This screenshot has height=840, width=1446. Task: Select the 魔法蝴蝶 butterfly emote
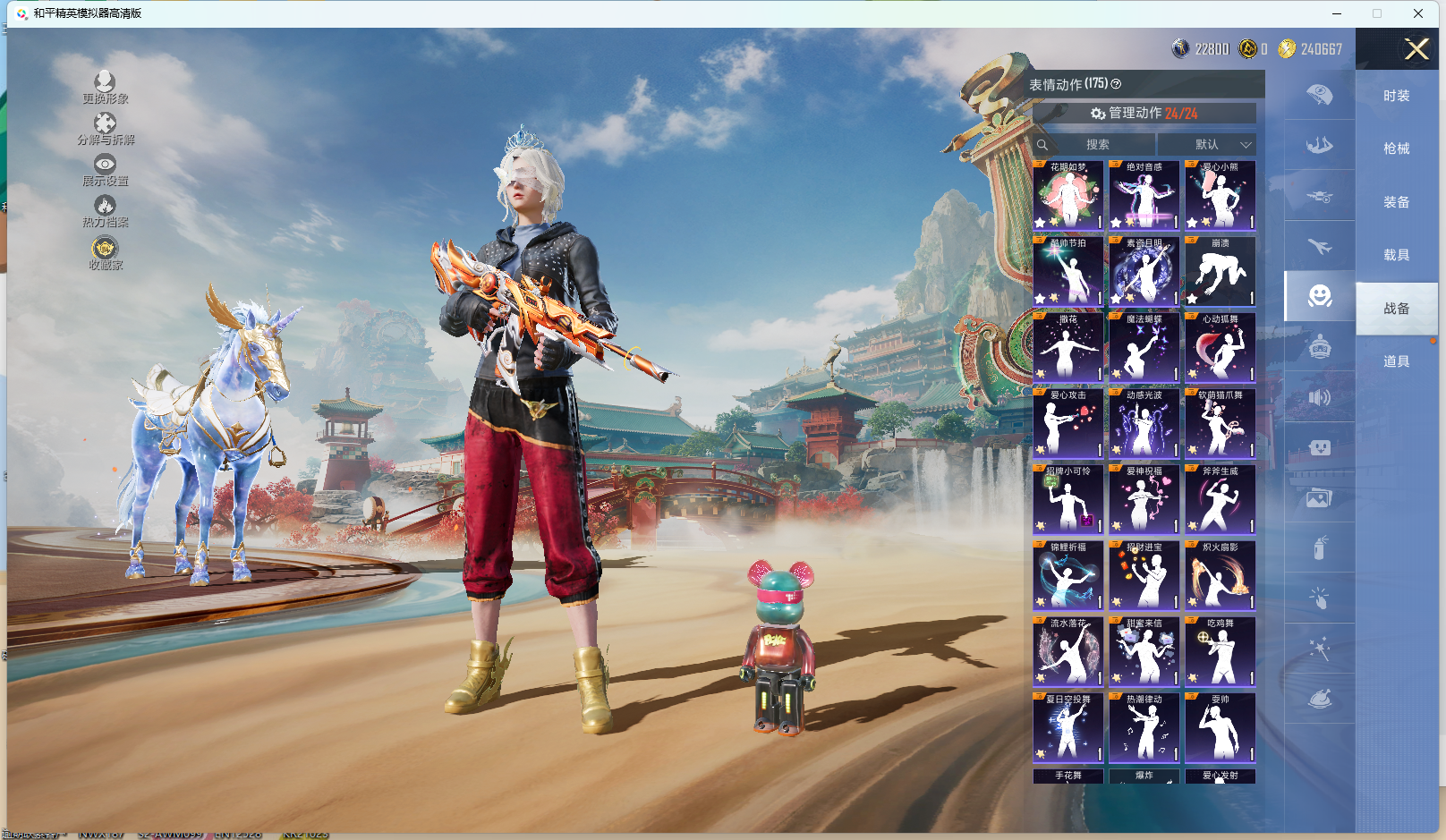tap(1144, 348)
